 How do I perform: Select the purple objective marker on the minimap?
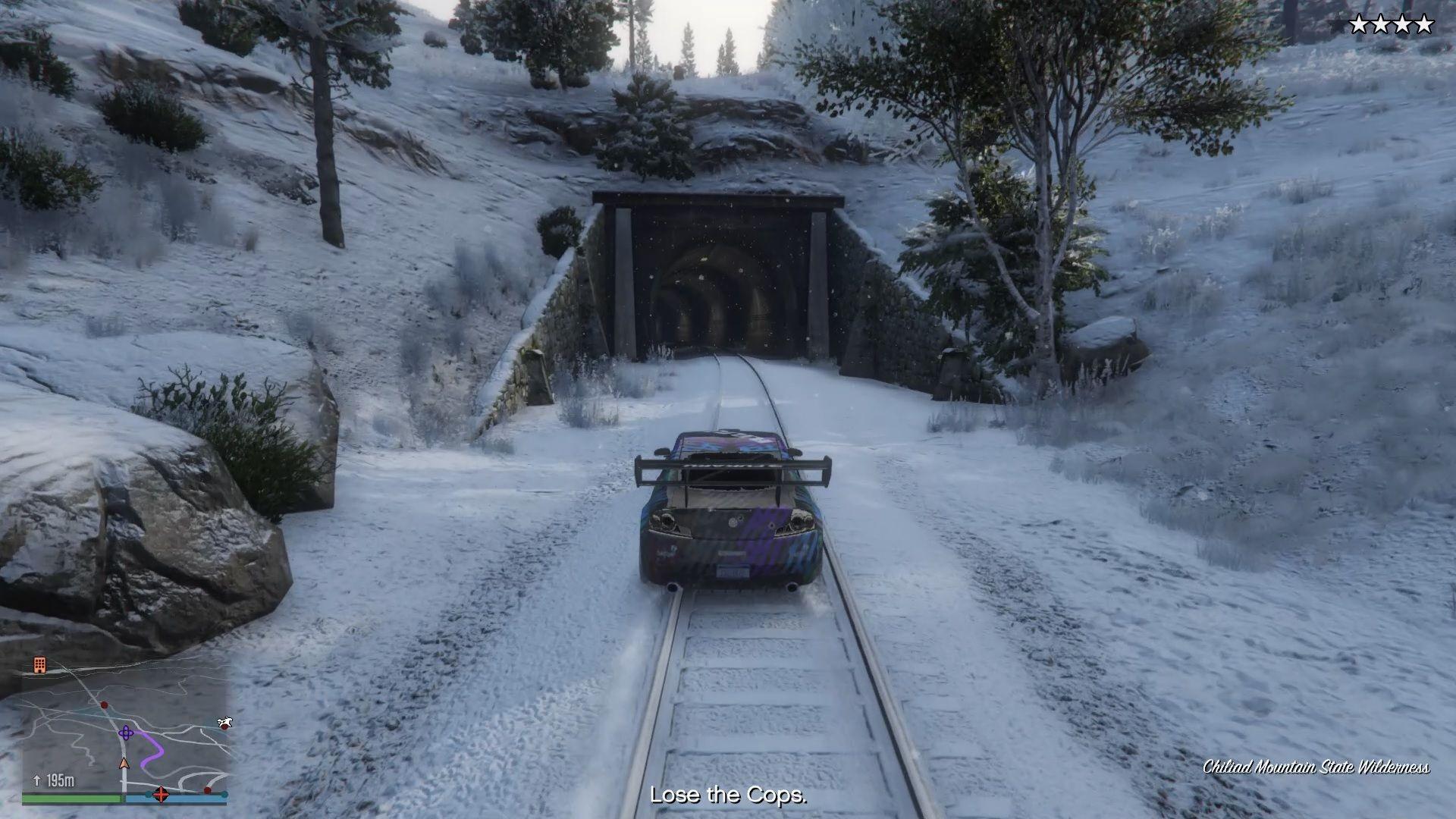coord(126,733)
